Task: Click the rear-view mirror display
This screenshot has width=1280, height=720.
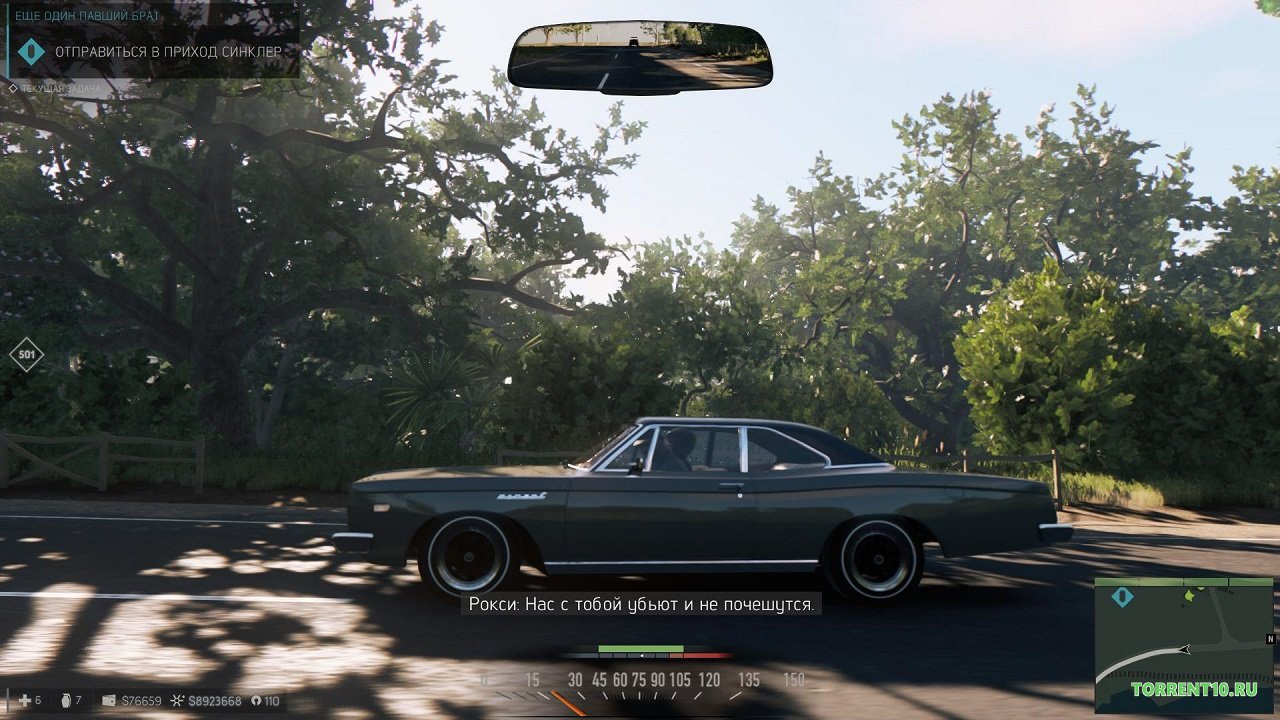Action: click(640, 56)
